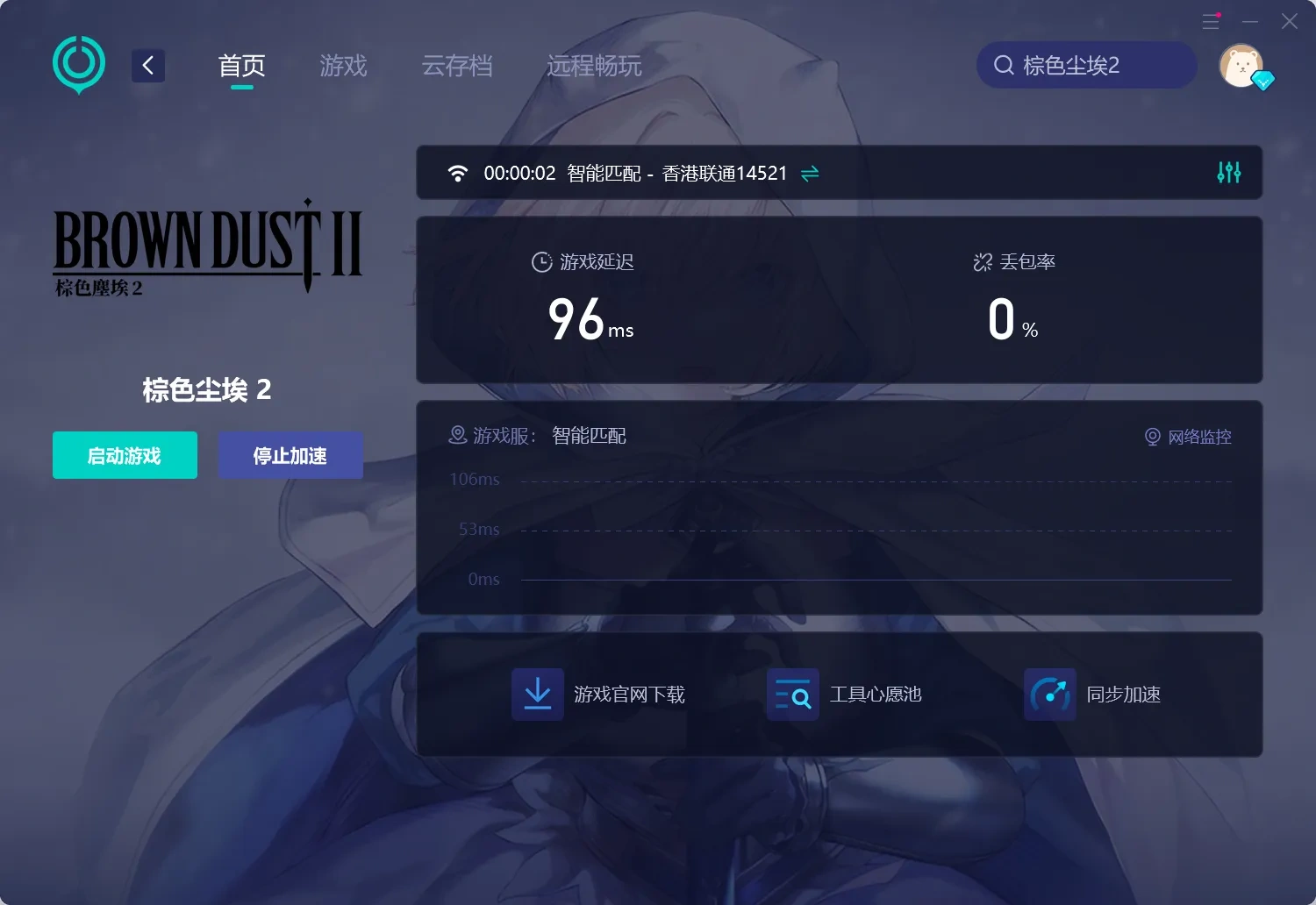Click the back chevron beside the logo

click(x=147, y=65)
